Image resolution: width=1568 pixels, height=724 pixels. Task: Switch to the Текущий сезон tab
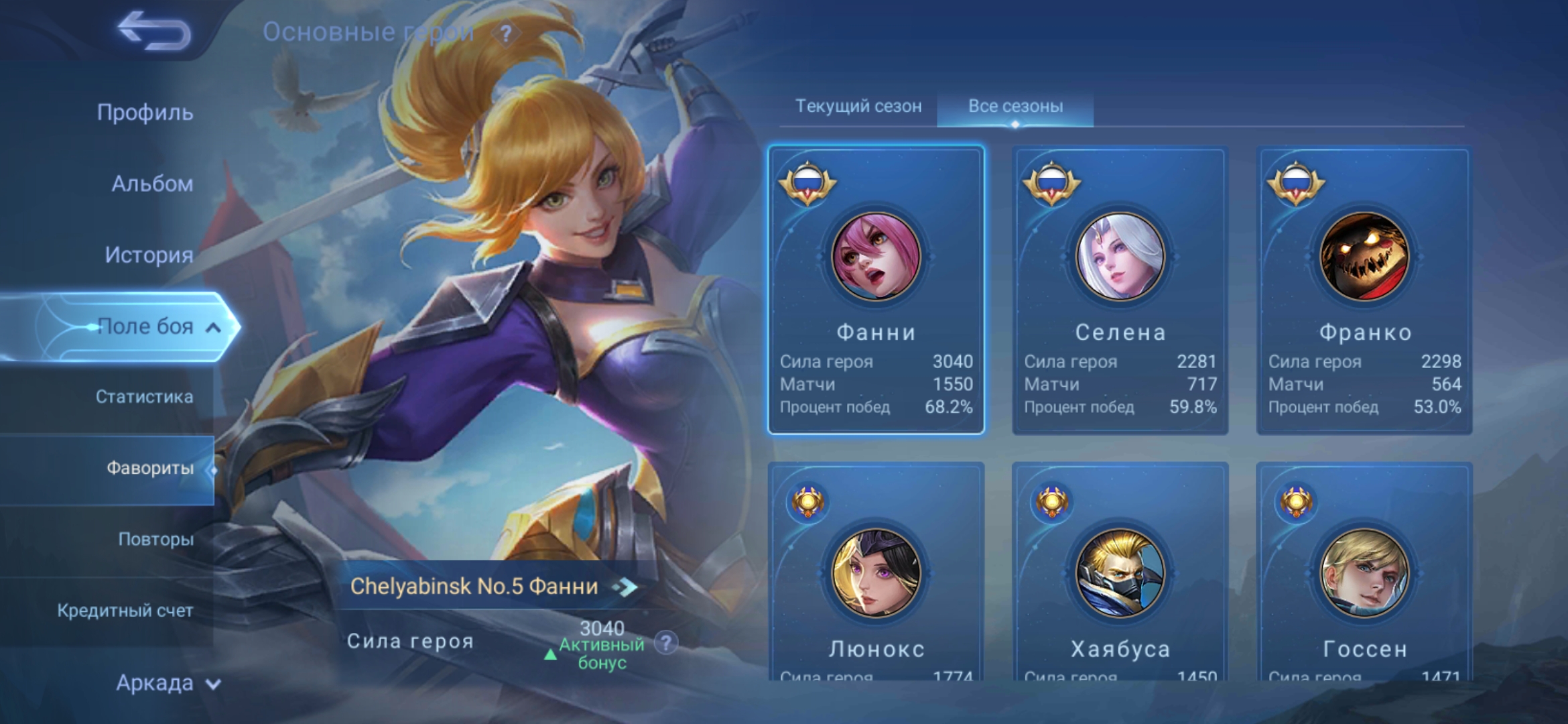click(x=858, y=106)
